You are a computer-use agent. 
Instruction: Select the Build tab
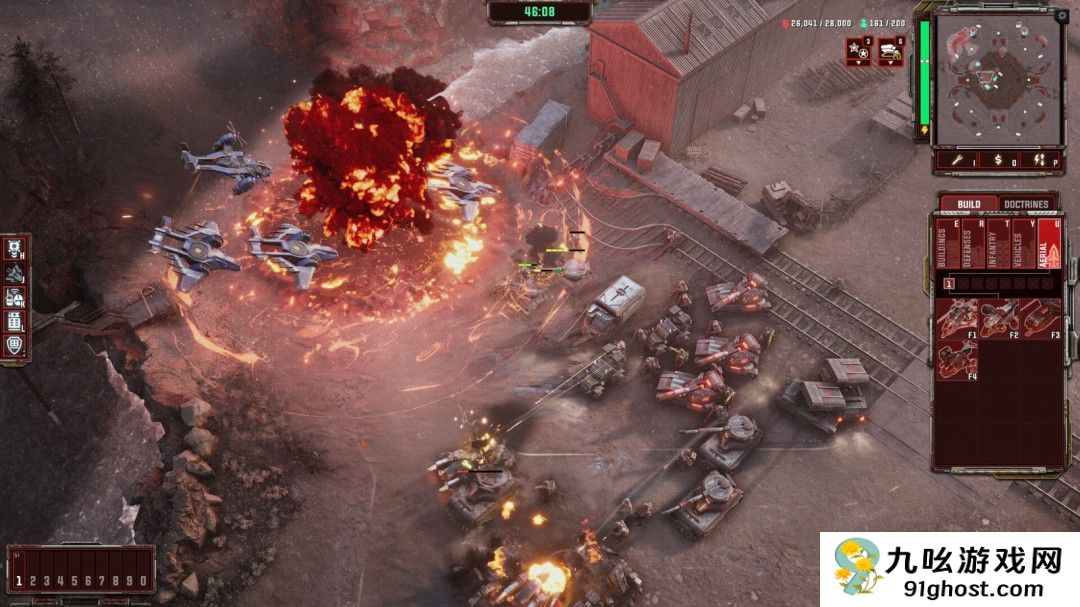[x=968, y=204]
